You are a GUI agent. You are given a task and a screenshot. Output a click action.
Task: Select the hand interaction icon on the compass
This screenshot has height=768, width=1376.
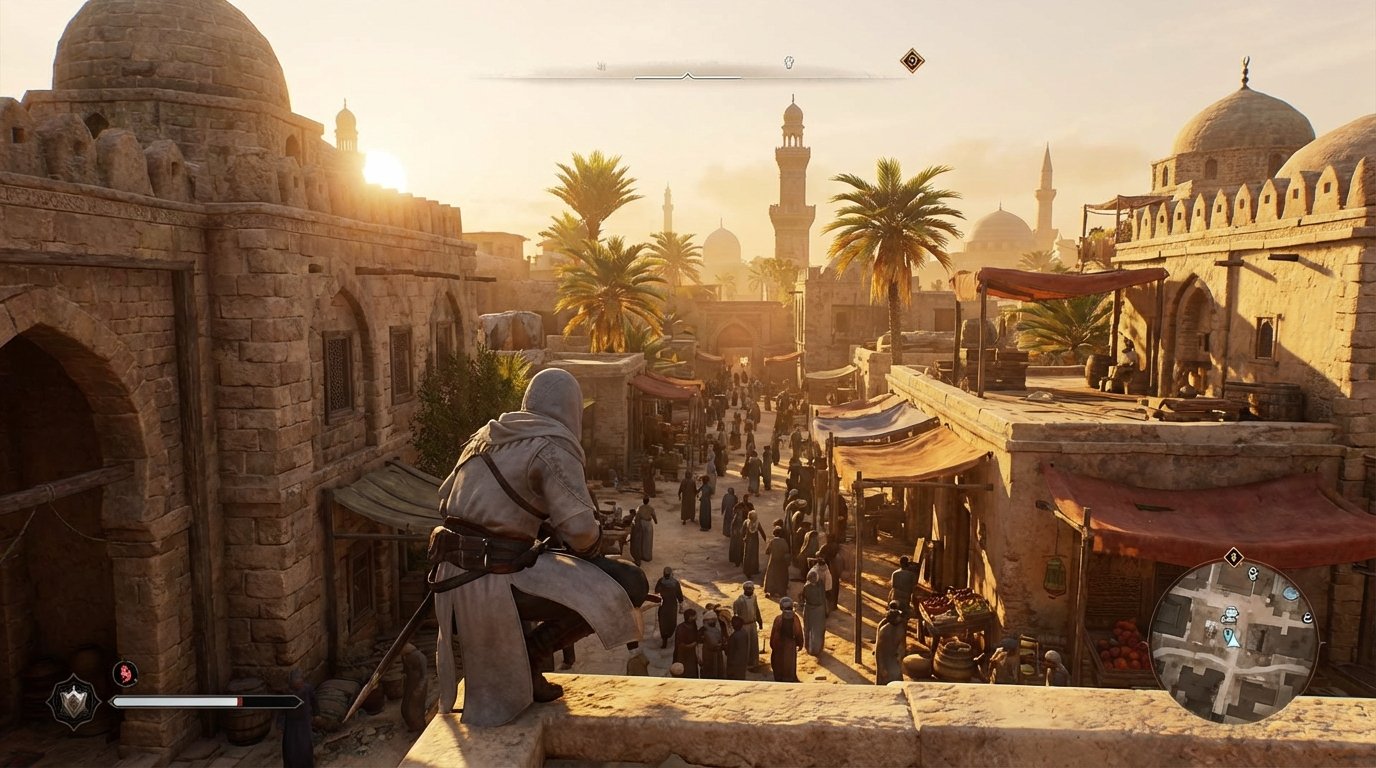788,62
